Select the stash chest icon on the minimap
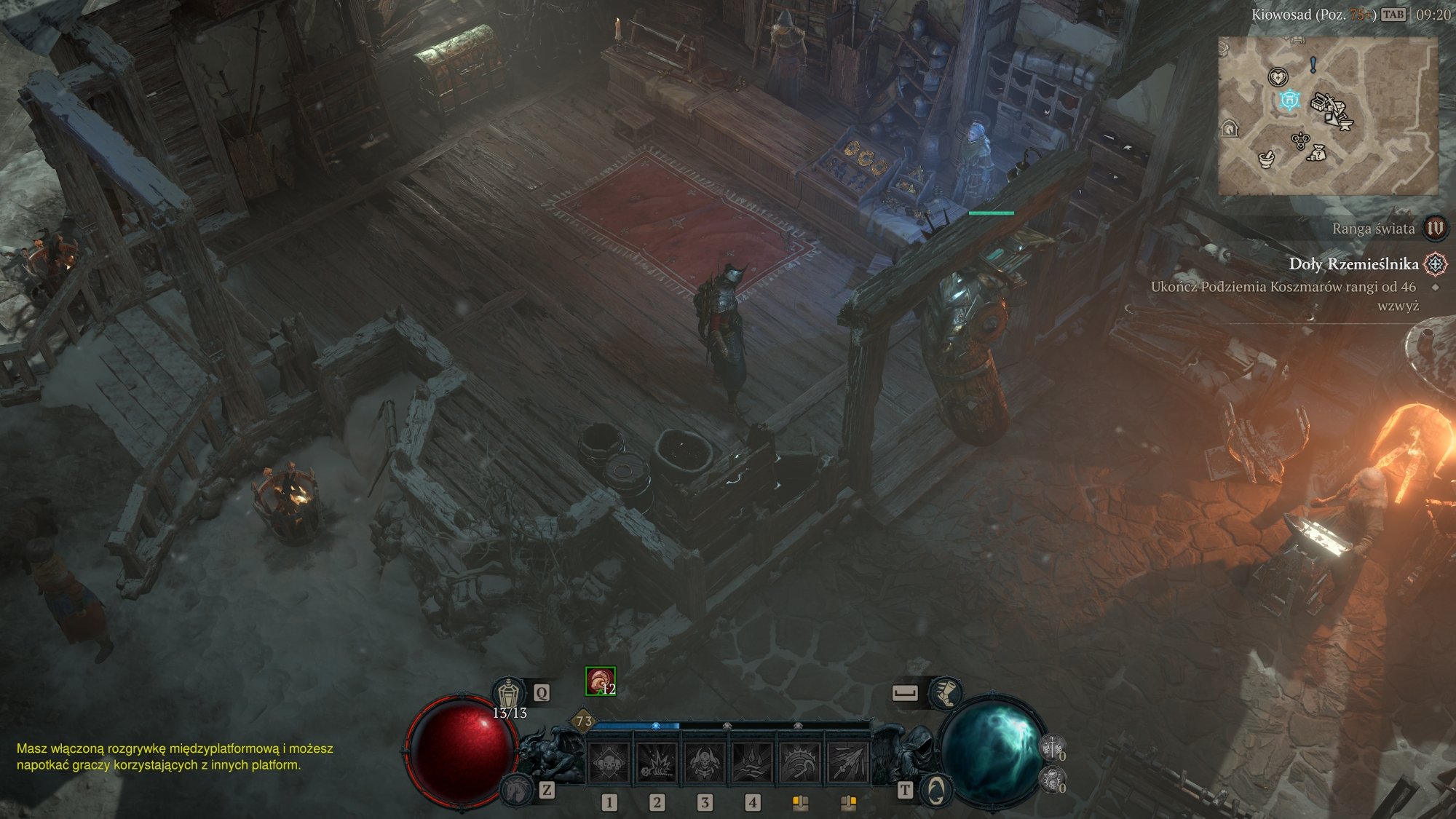Image resolution: width=1456 pixels, height=819 pixels. tap(1318, 102)
